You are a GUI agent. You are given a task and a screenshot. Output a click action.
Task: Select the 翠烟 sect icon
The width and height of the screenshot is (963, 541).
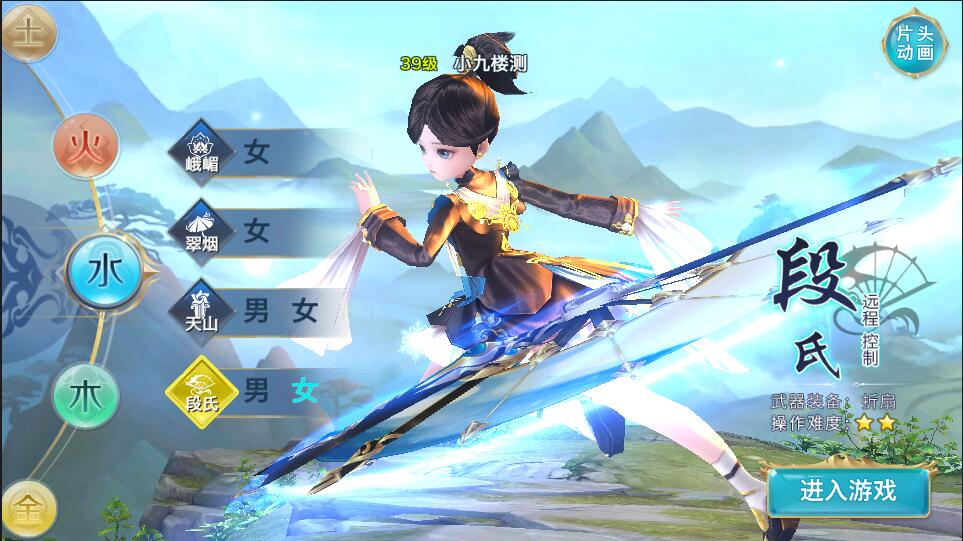pyautogui.click(x=201, y=231)
